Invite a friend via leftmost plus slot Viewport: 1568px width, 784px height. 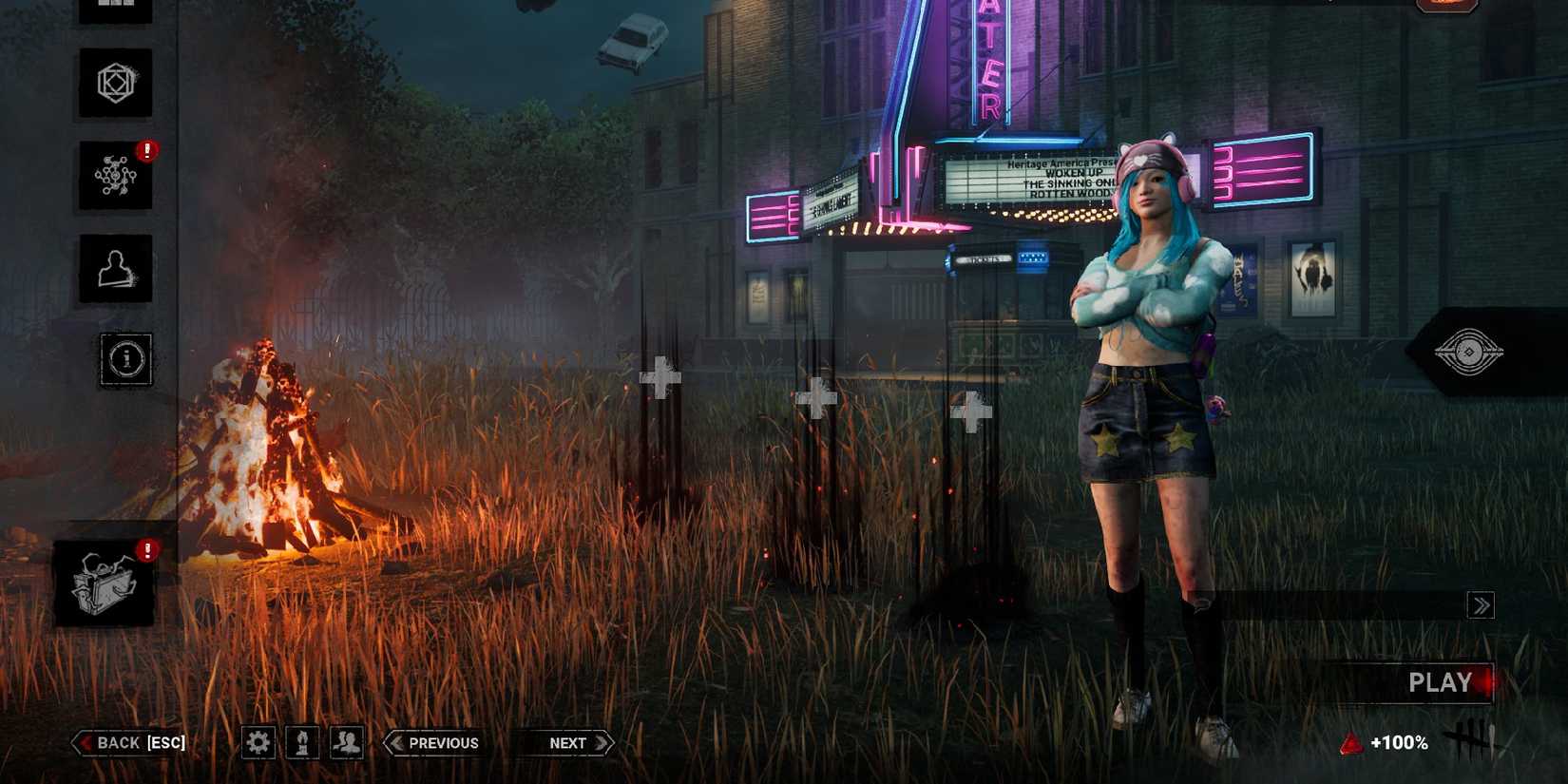662,377
